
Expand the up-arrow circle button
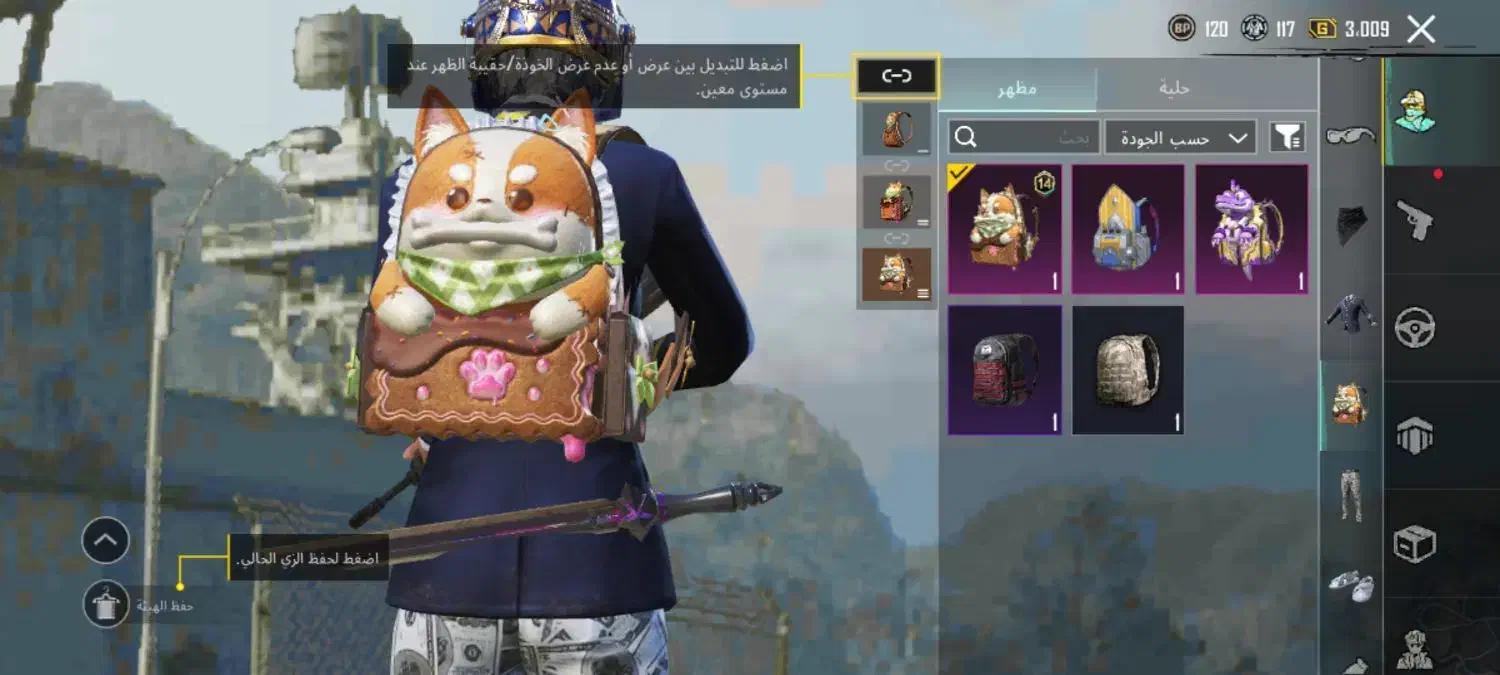(x=106, y=541)
